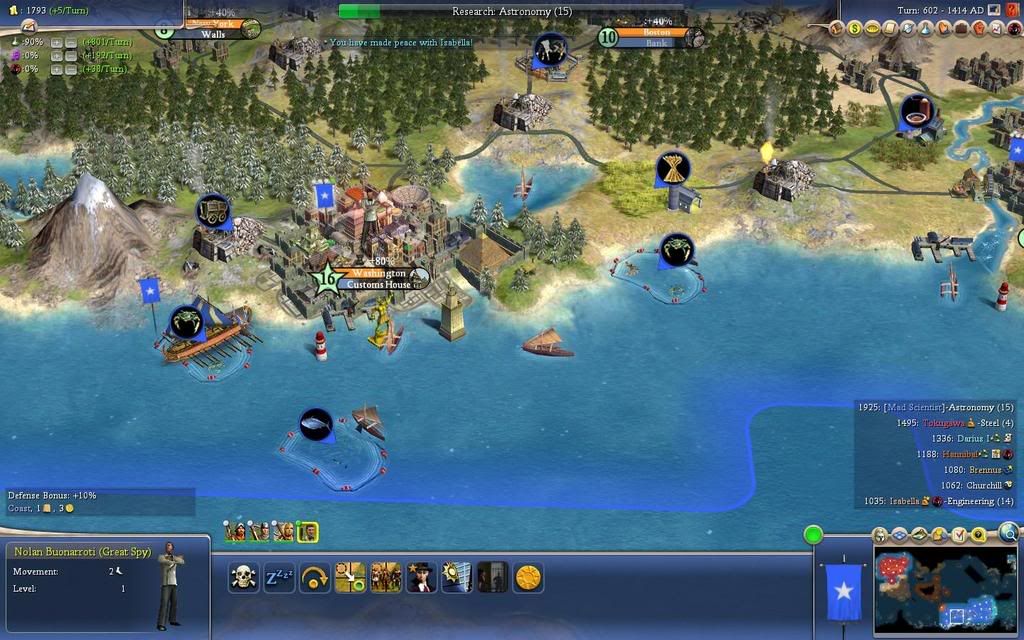The height and width of the screenshot is (640, 1024).
Task: Click the Research: Astronomy progress bar
Action: tap(511, 11)
